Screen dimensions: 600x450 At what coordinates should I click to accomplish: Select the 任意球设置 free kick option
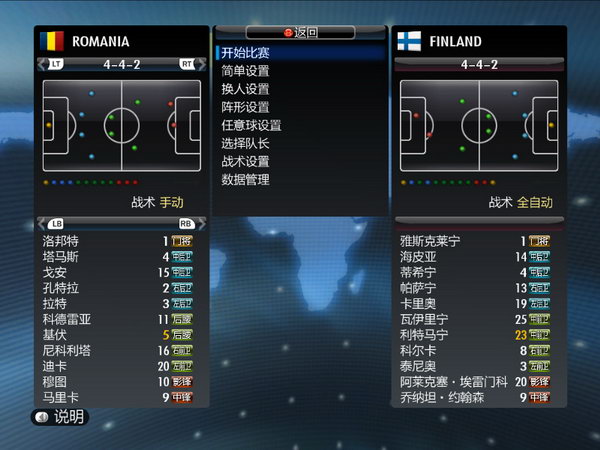tap(251, 125)
